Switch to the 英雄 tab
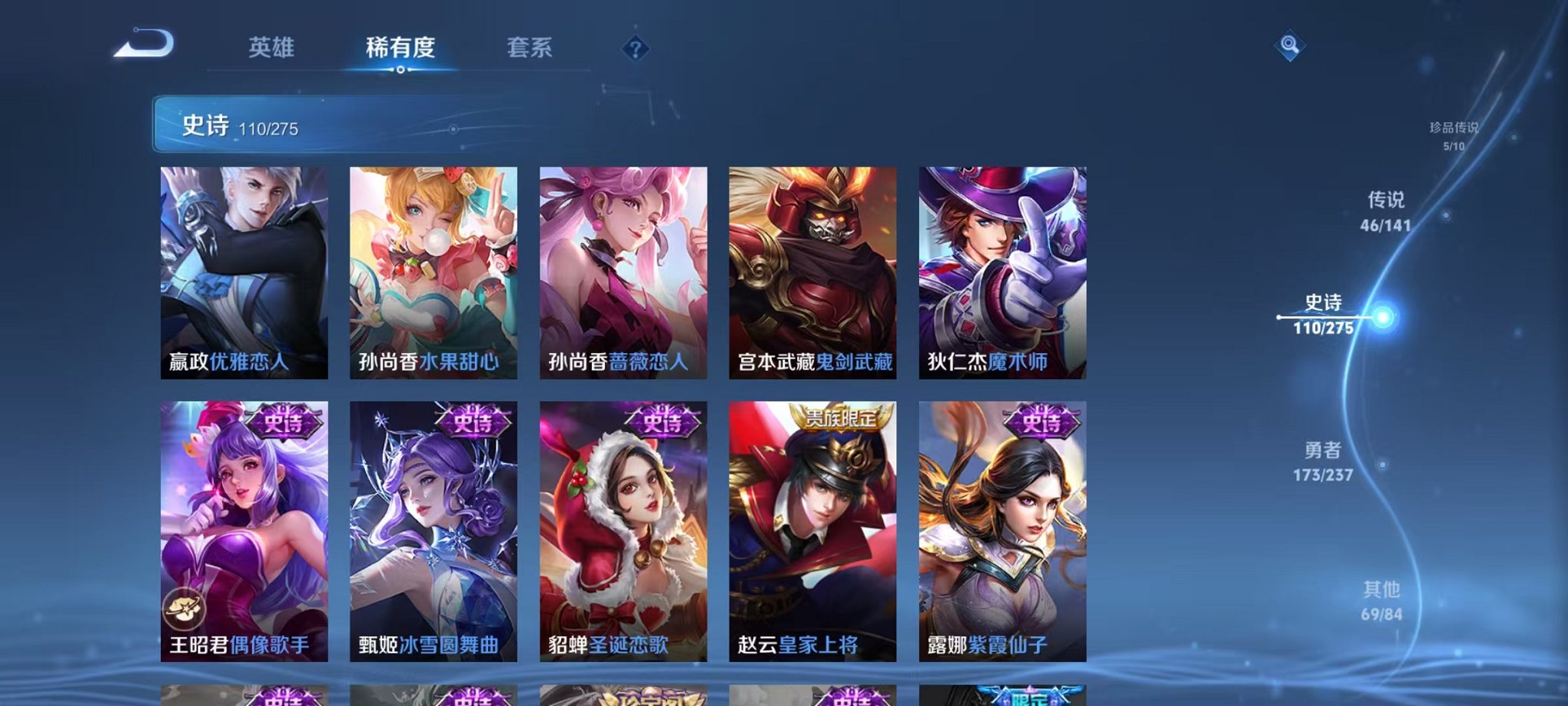Image resolution: width=1568 pixels, height=706 pixels. (273, 48)
